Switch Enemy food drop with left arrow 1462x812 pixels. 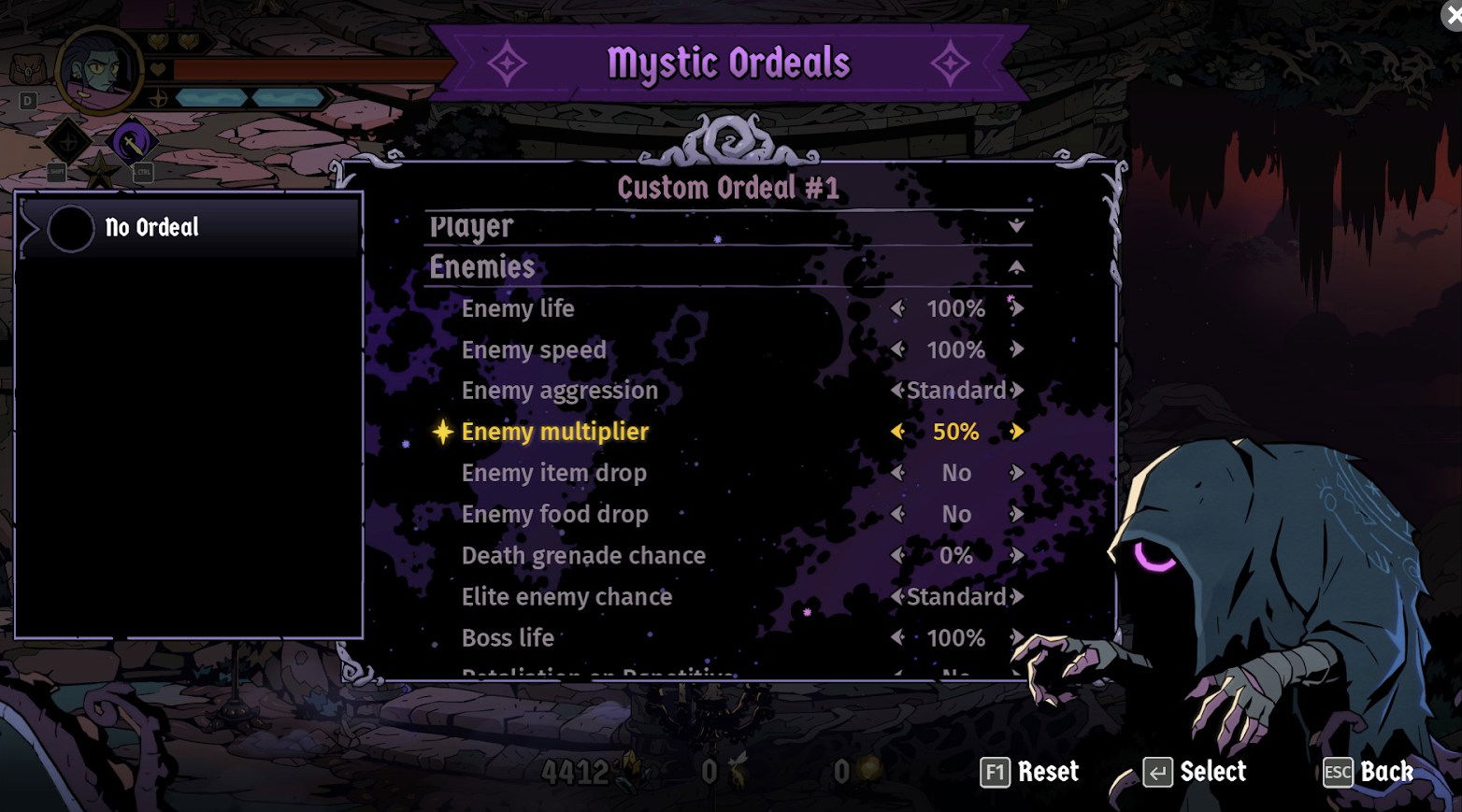(897, 514)
